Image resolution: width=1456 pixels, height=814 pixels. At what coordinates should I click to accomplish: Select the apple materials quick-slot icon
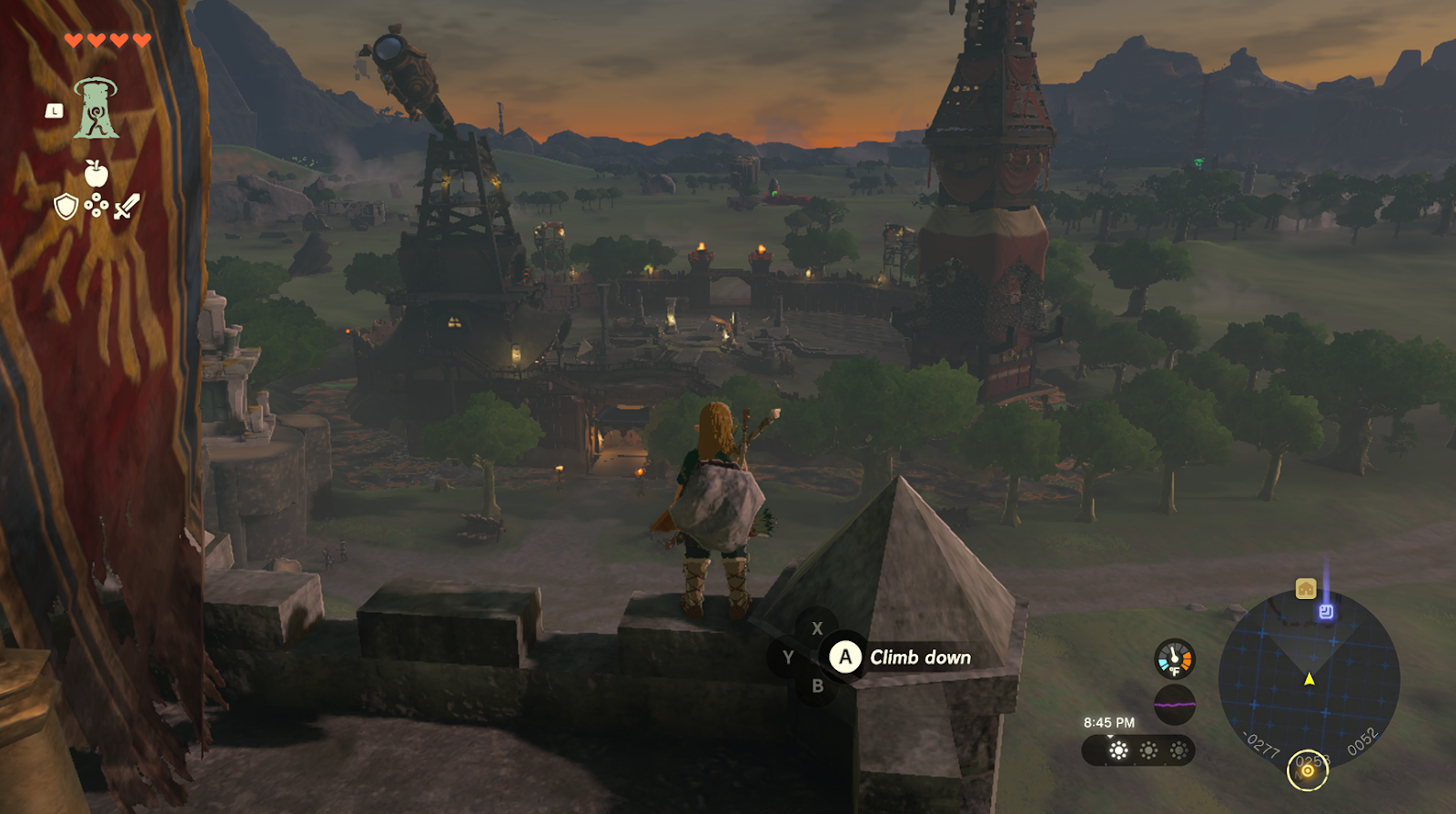pyautogui.click(x=96, y=173)
